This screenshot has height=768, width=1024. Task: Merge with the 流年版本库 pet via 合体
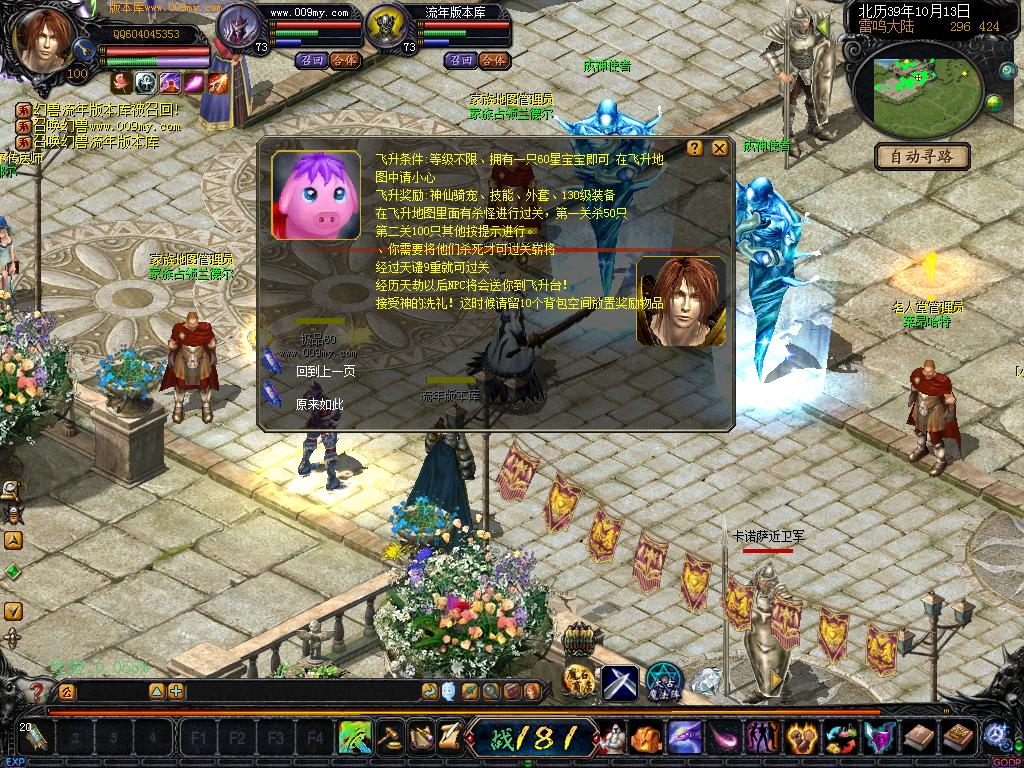click(493, 60)
